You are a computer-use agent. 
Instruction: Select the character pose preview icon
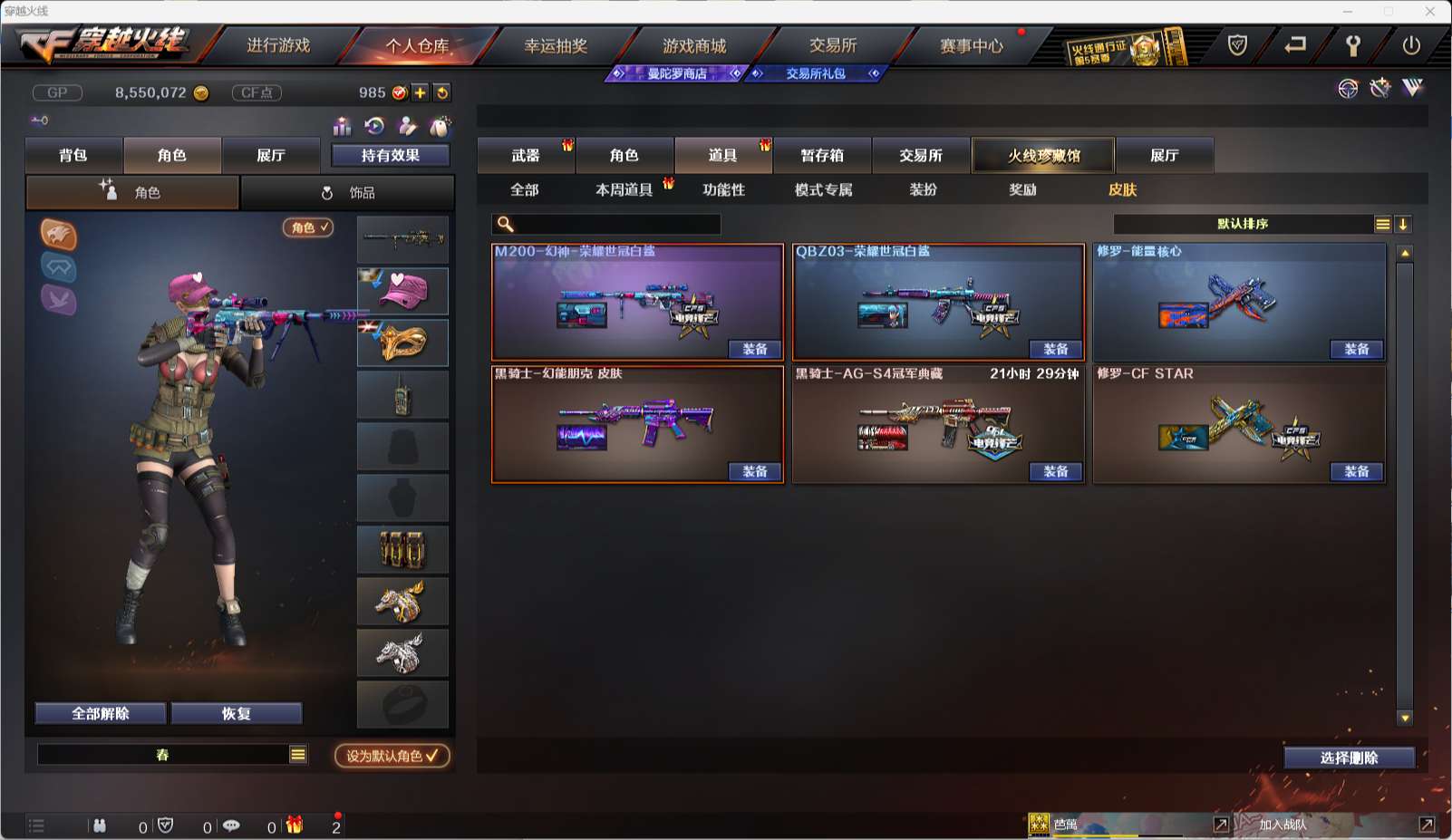406,127
